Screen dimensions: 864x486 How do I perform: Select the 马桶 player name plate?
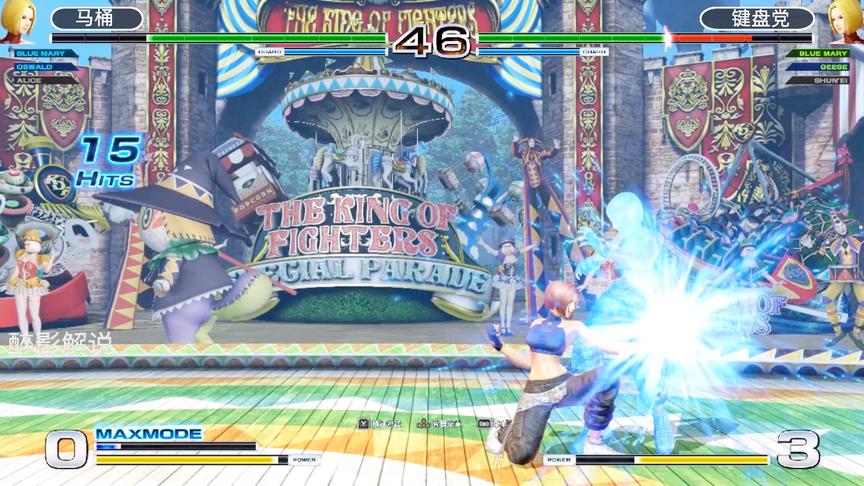(97, 18)
